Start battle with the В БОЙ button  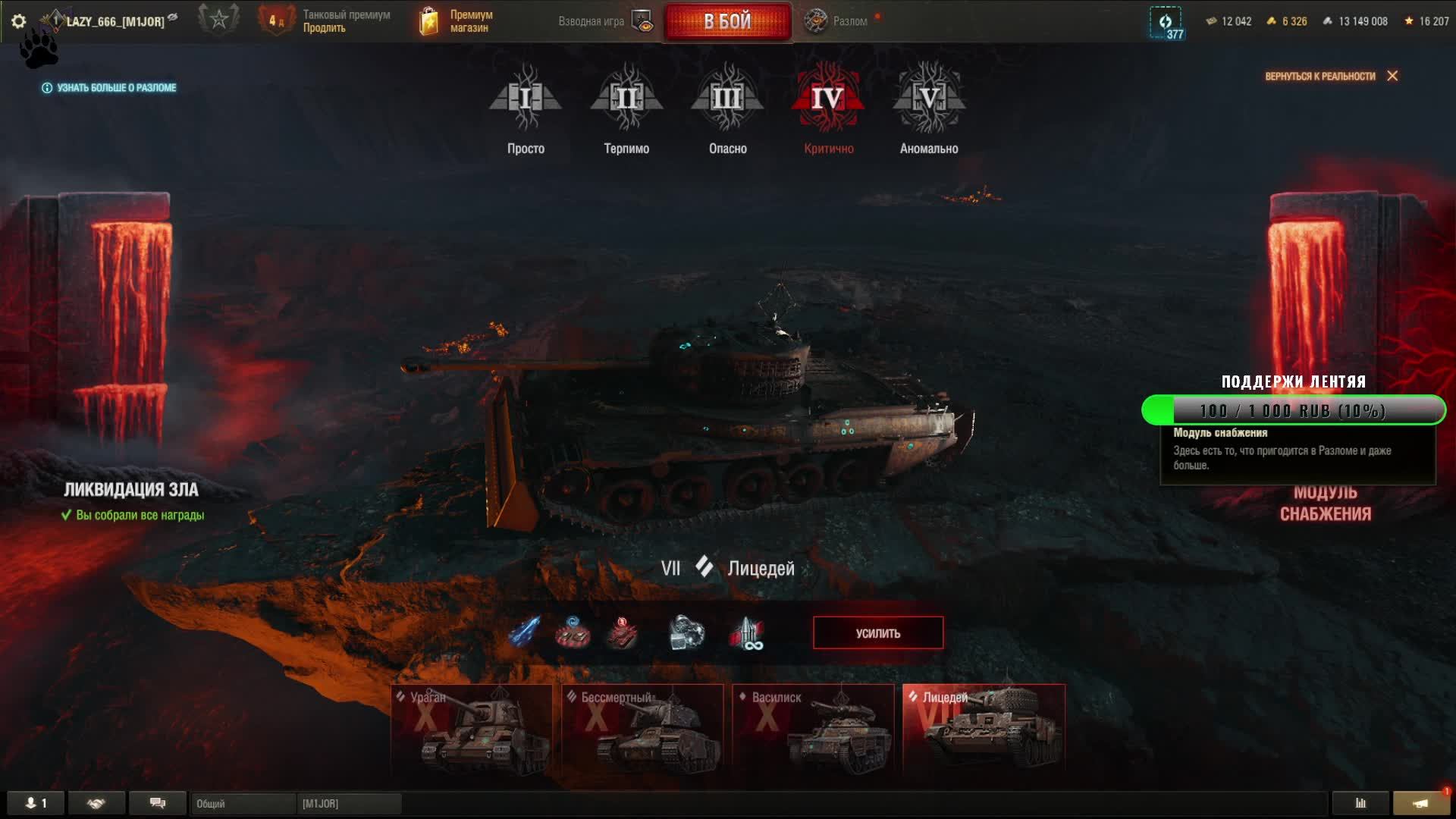coord(727,21)
